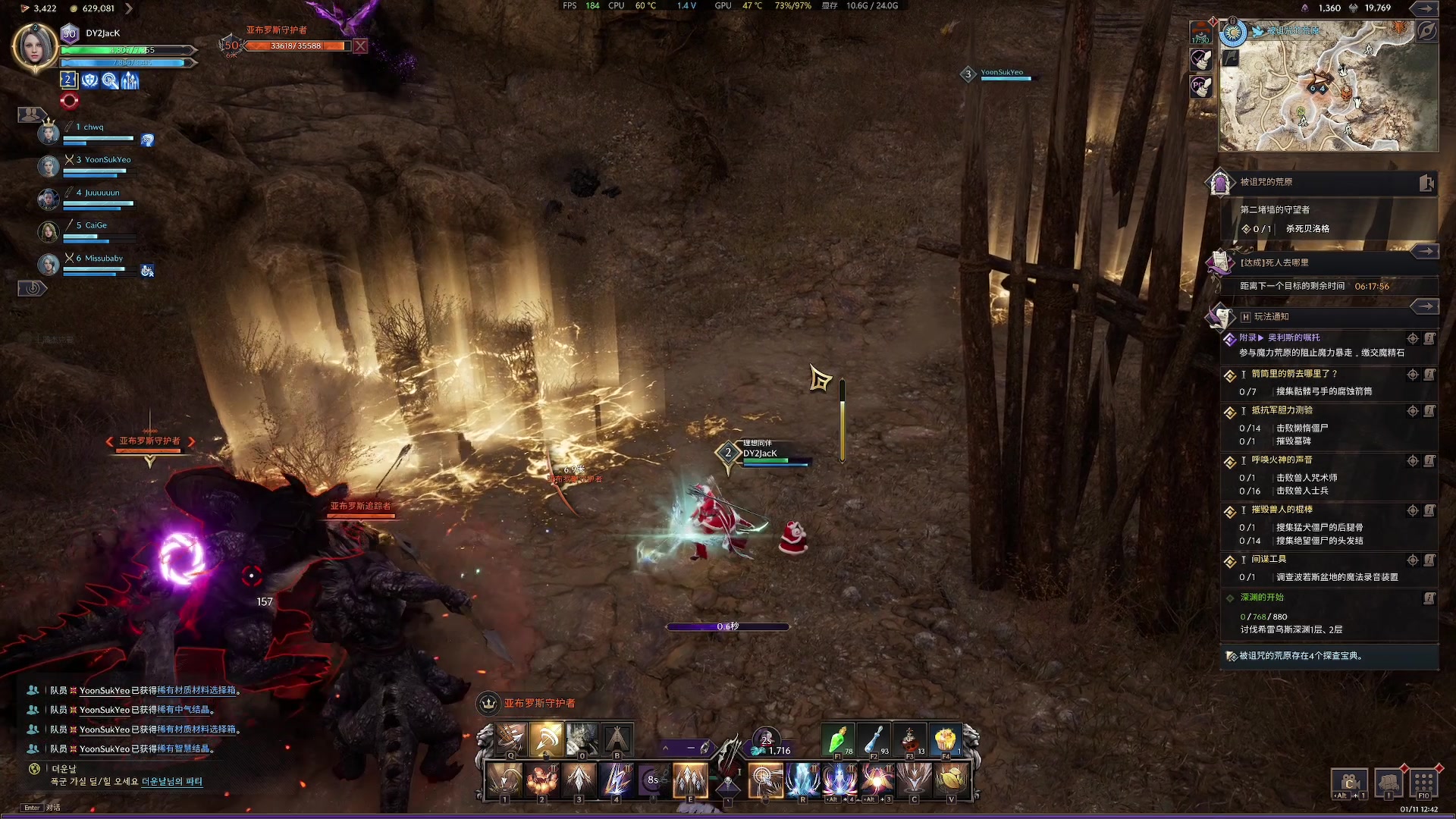Activate the R ice pillar skill
Viewport: 1456px width, 819px height.
(x=802, y=780)
